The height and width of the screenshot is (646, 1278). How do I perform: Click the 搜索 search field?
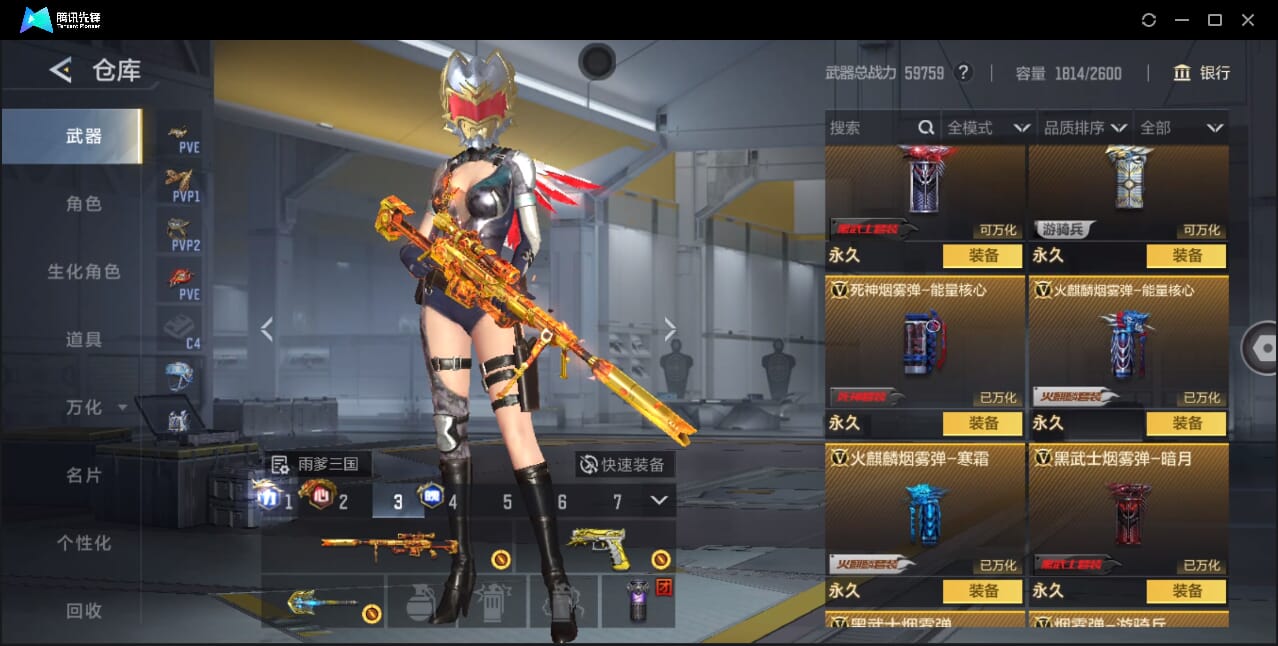(870, 128)
